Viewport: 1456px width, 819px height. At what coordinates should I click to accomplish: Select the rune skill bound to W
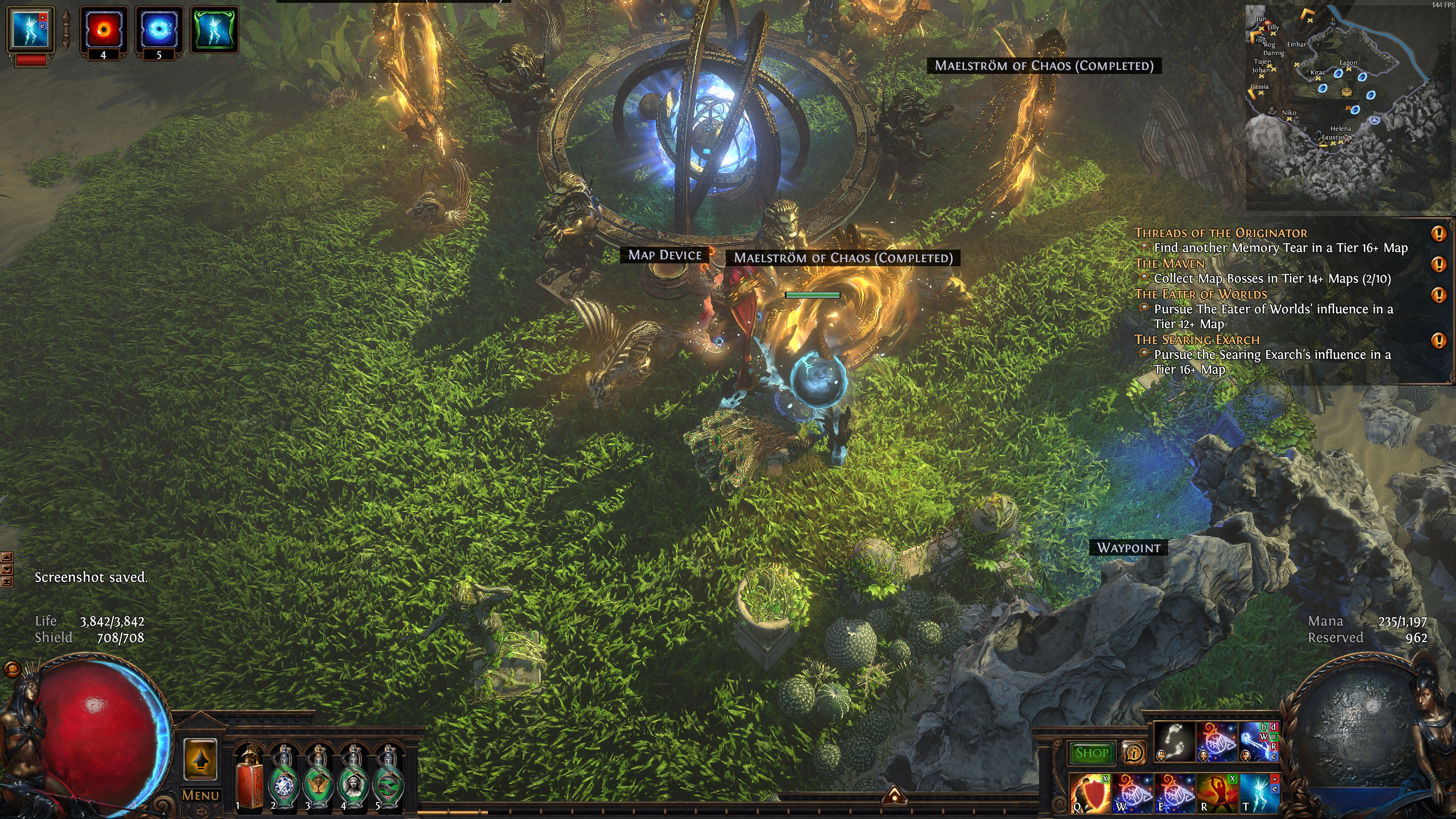[1132, 793]
